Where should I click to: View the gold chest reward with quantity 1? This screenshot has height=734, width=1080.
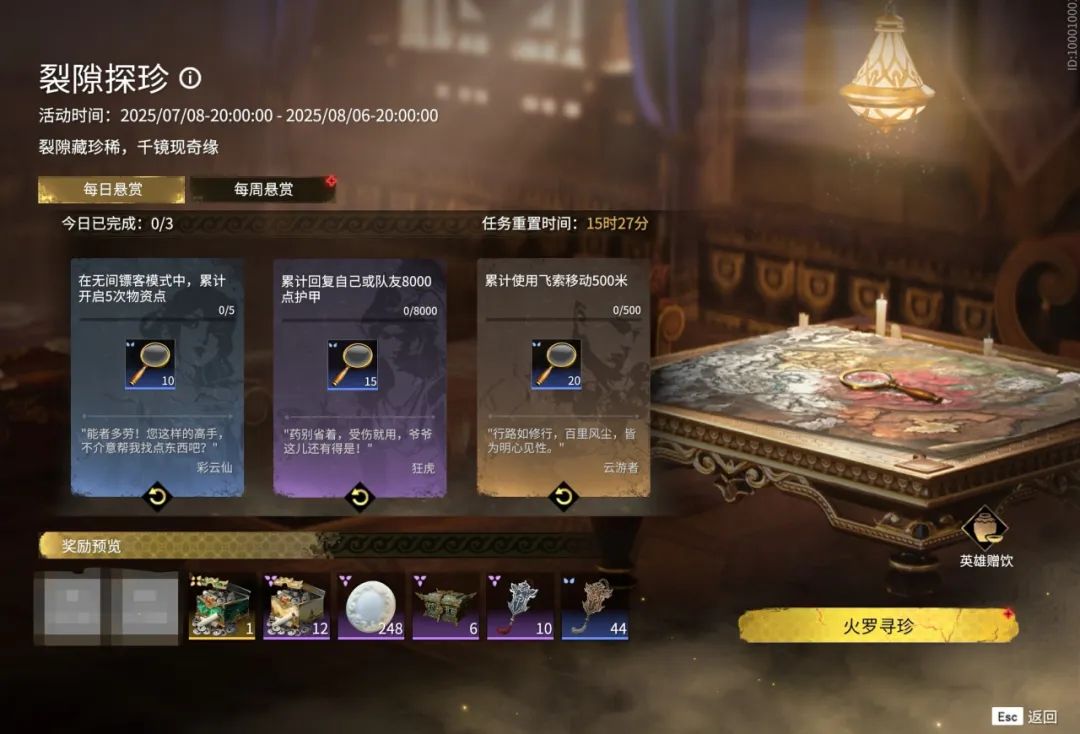point(222,606)
